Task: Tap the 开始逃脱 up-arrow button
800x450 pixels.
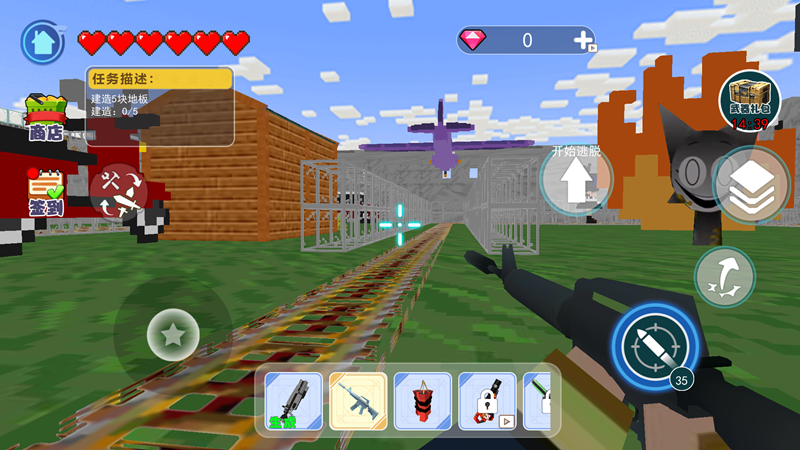Action: 576,181
